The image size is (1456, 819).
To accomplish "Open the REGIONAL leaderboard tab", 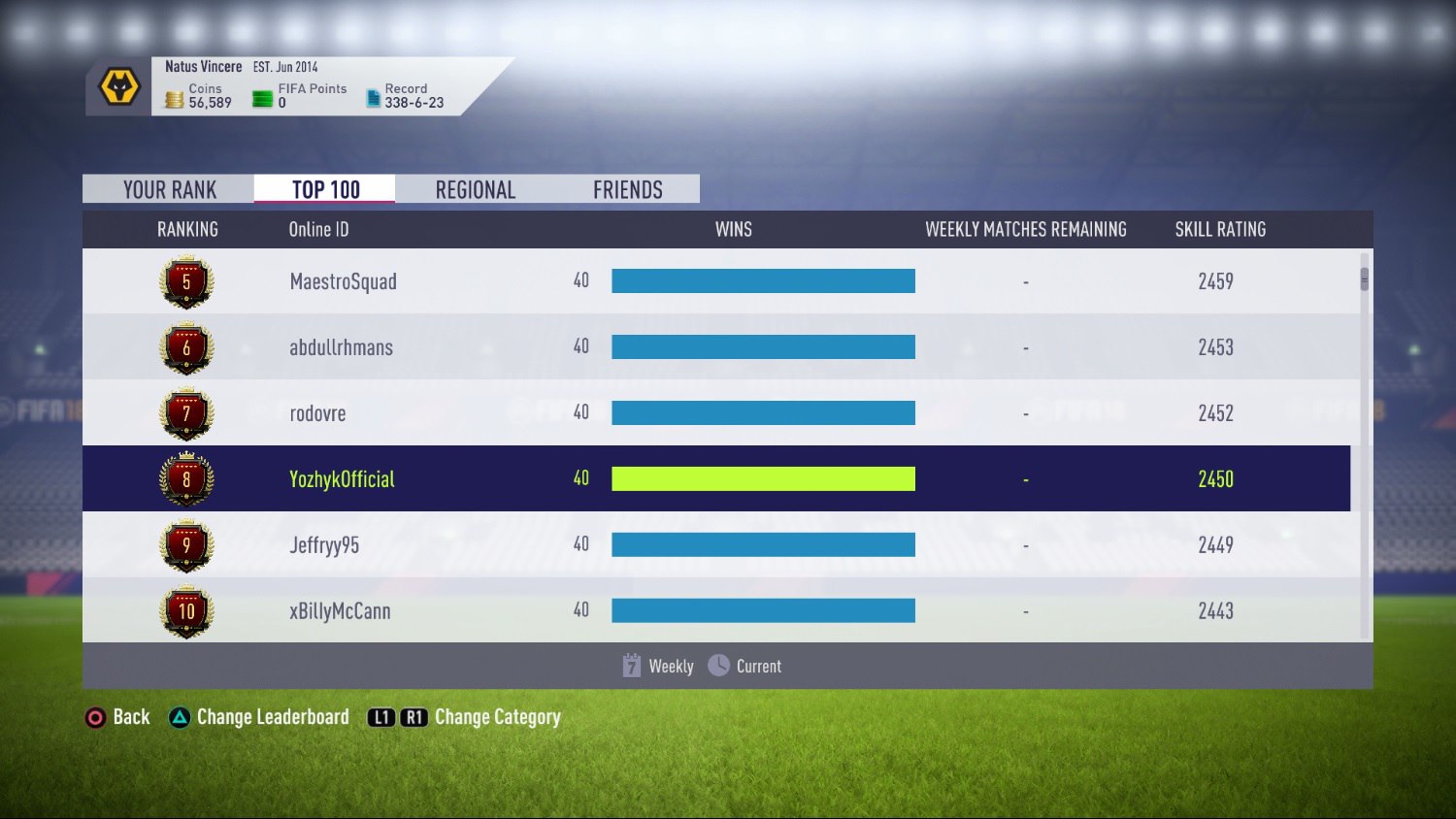I will point(475,189).
